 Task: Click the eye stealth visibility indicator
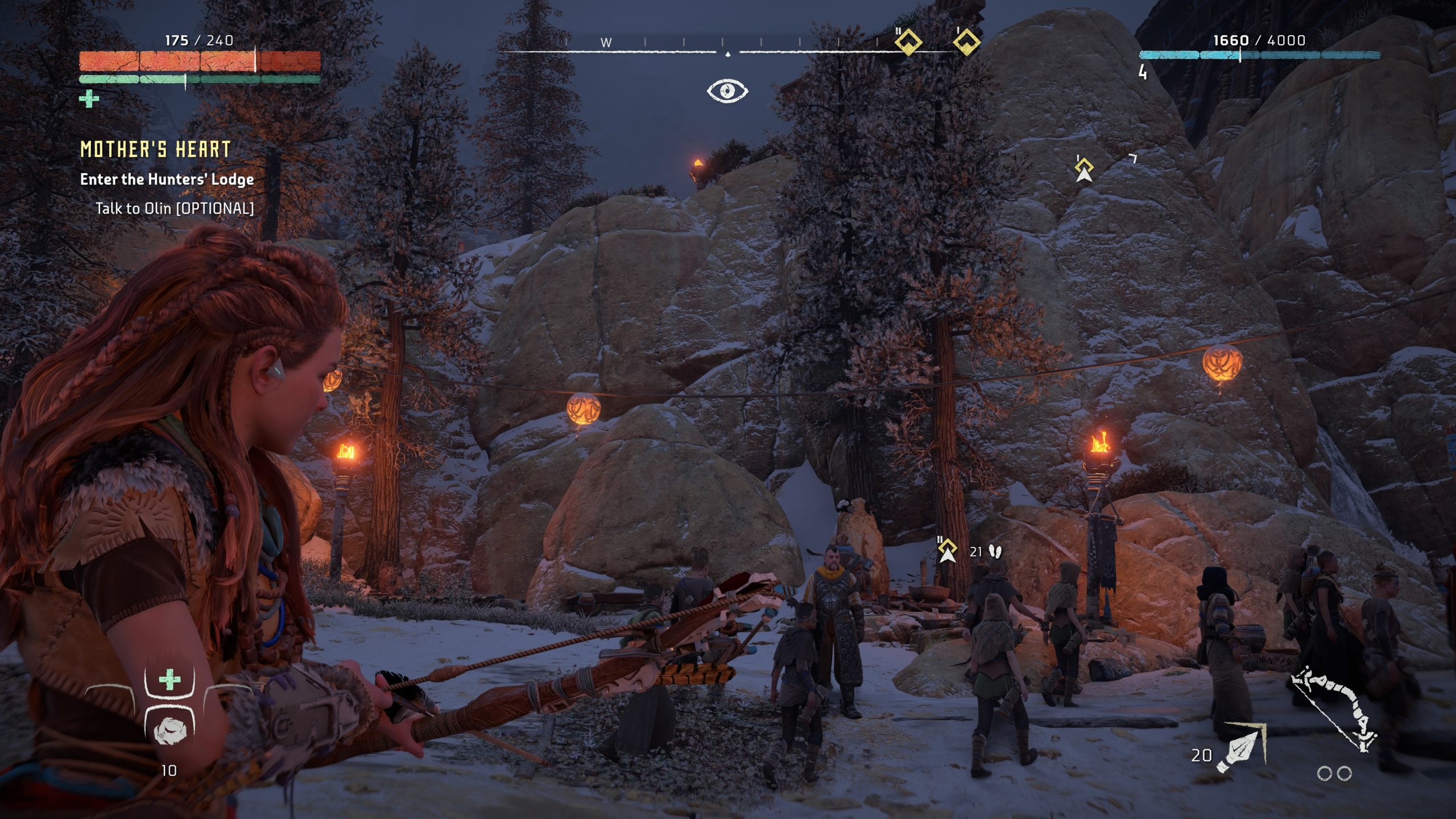tap(727, 91)
